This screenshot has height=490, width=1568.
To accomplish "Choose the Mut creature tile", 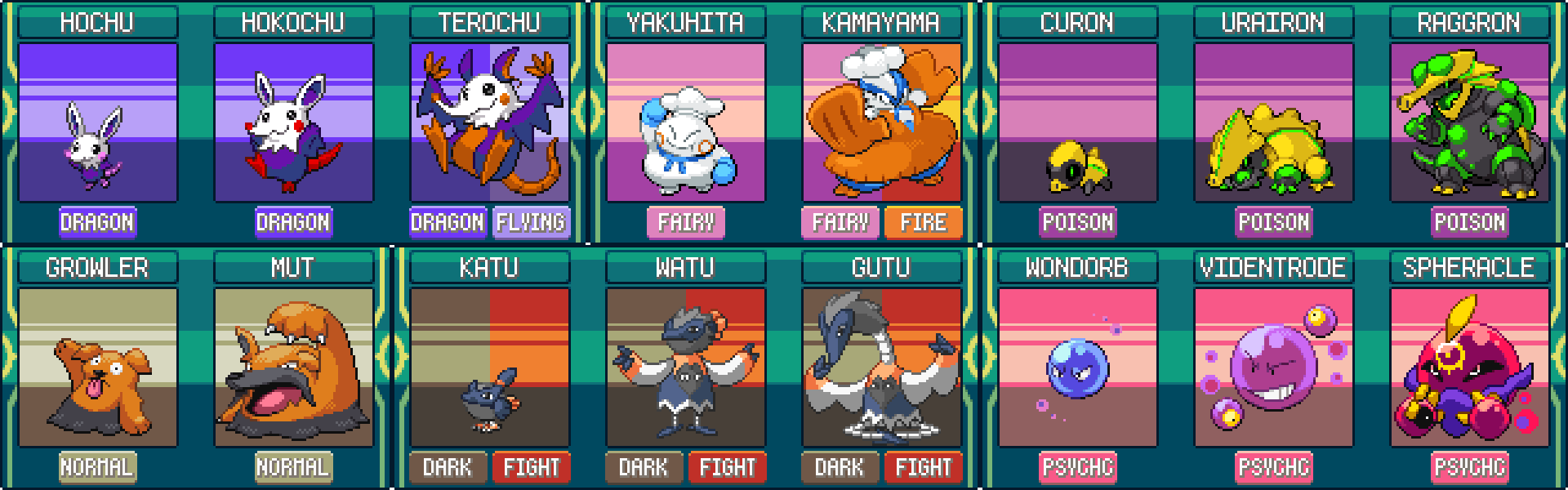I will [293, 367].
